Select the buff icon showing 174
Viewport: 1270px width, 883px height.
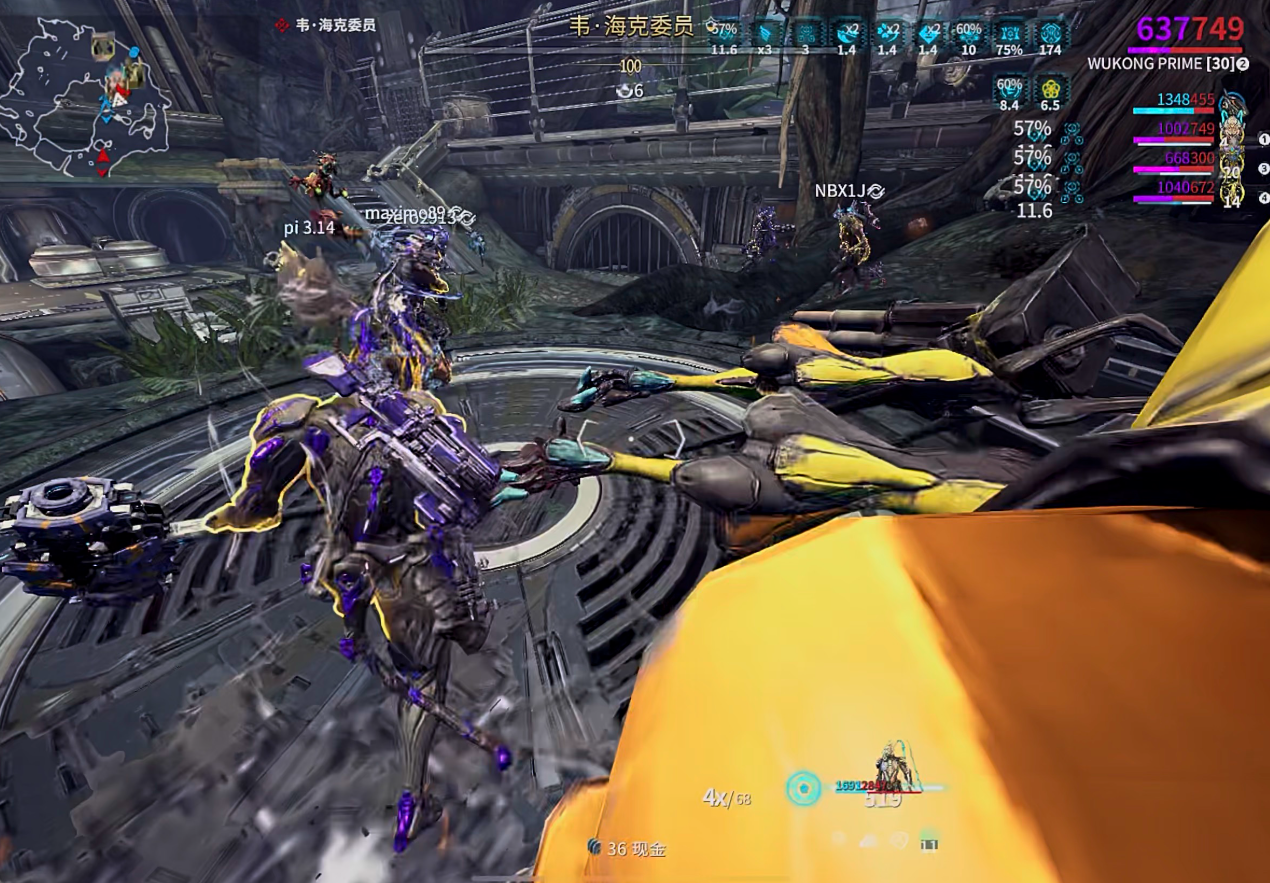tap(1050, 33)
